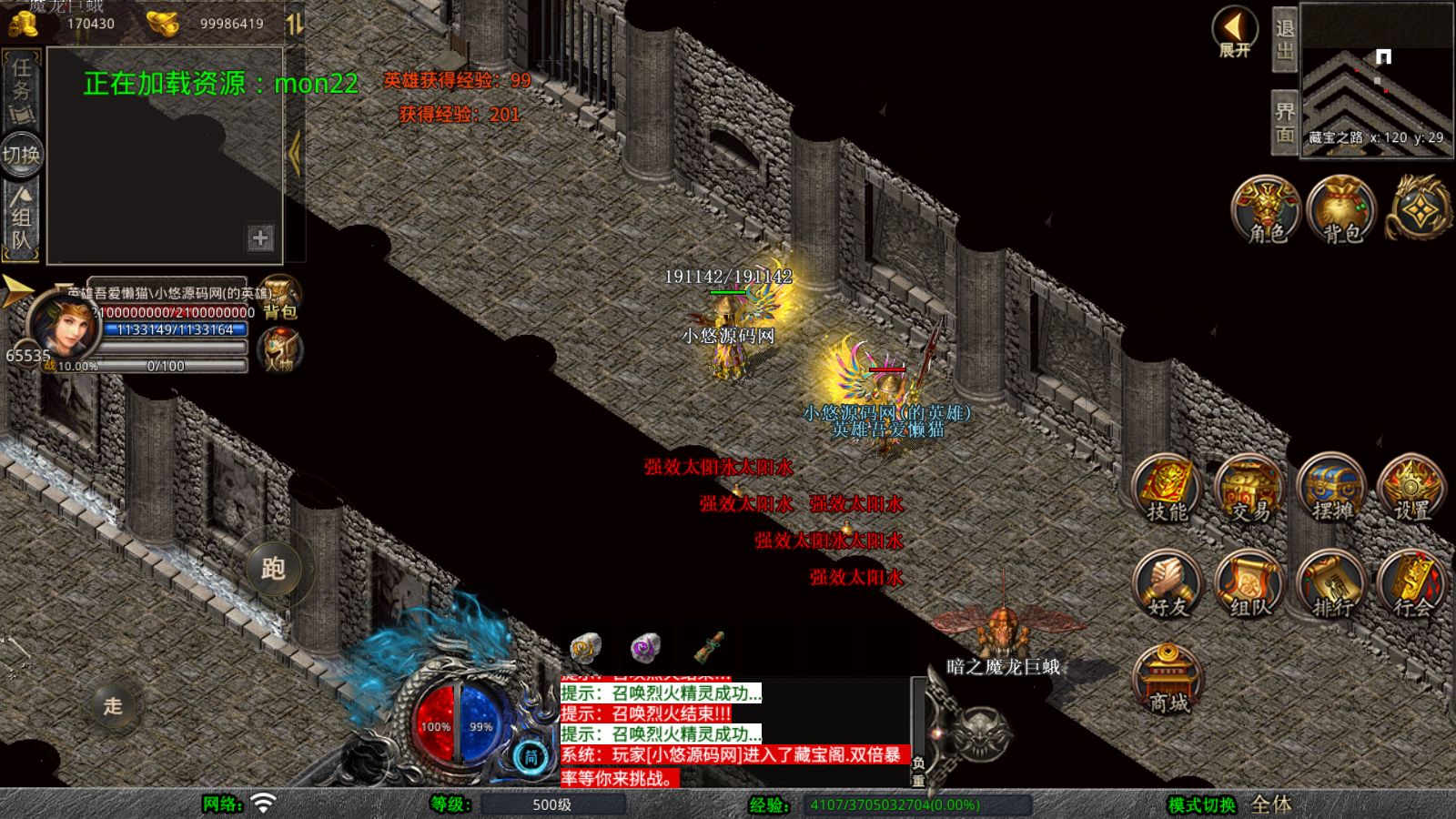The width and height of the screenshot is (1456, 819).
Task: Click the 切换 switch button
Action: point(21,155)
